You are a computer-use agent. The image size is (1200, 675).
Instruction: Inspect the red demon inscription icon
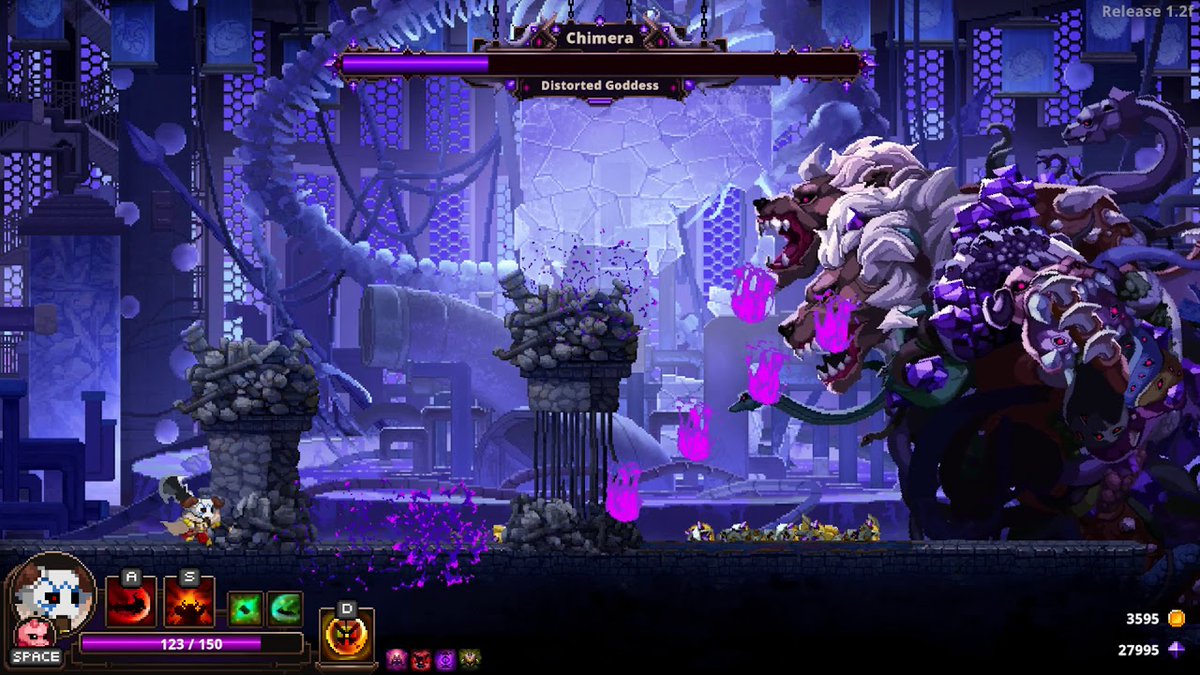point(421,659)
